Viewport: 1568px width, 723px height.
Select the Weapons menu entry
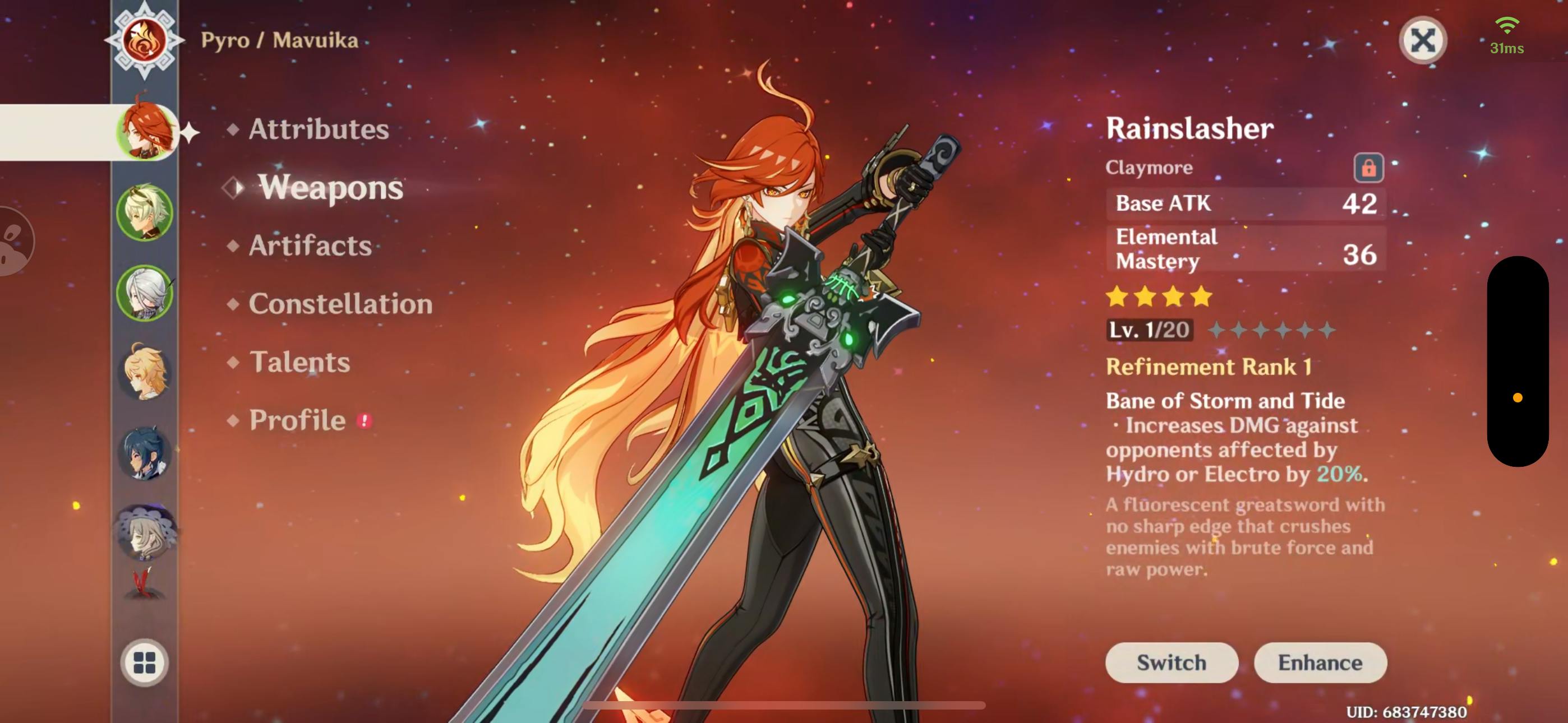[330, 187]
